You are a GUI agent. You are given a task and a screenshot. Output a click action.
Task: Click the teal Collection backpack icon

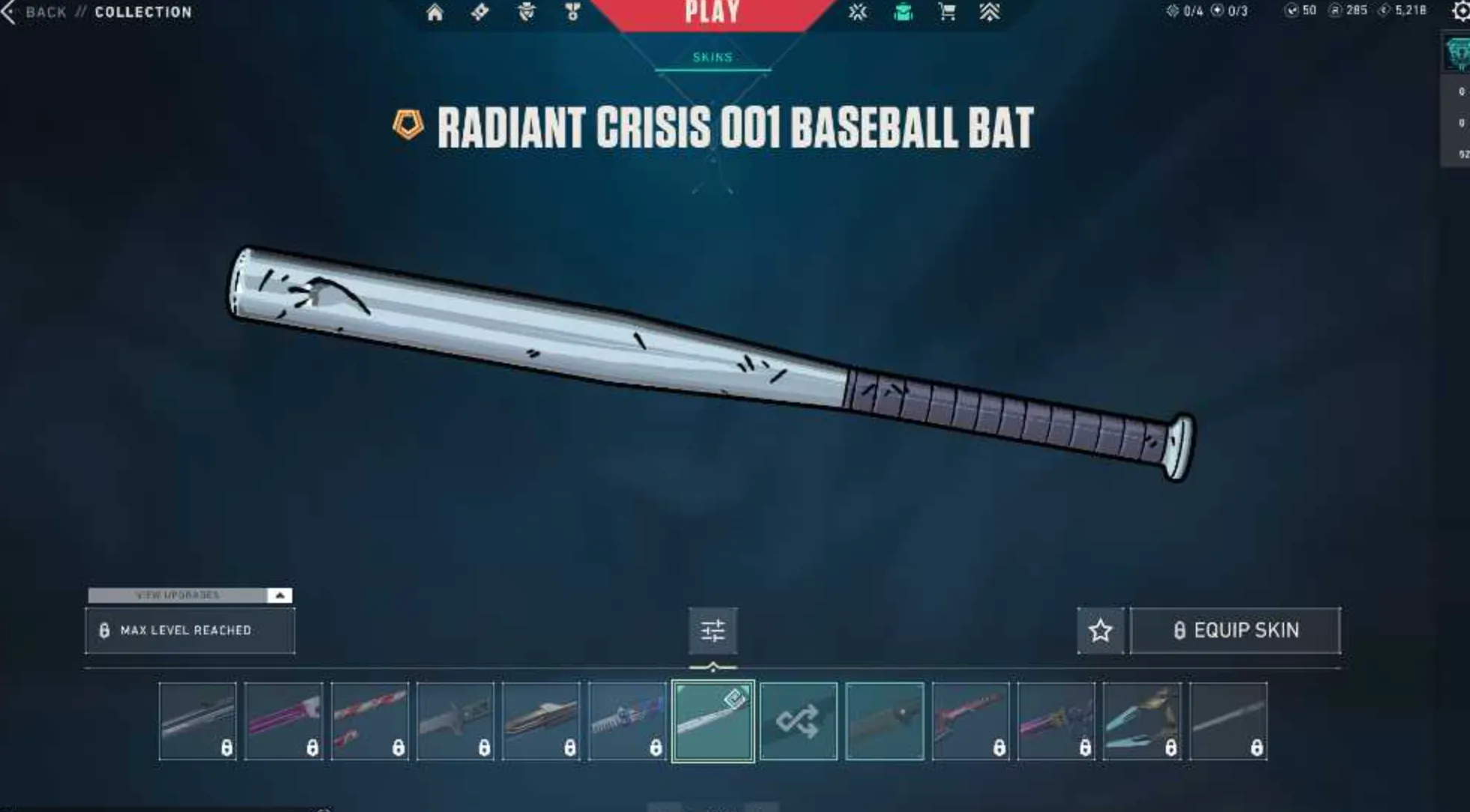[x=902, y=12]
